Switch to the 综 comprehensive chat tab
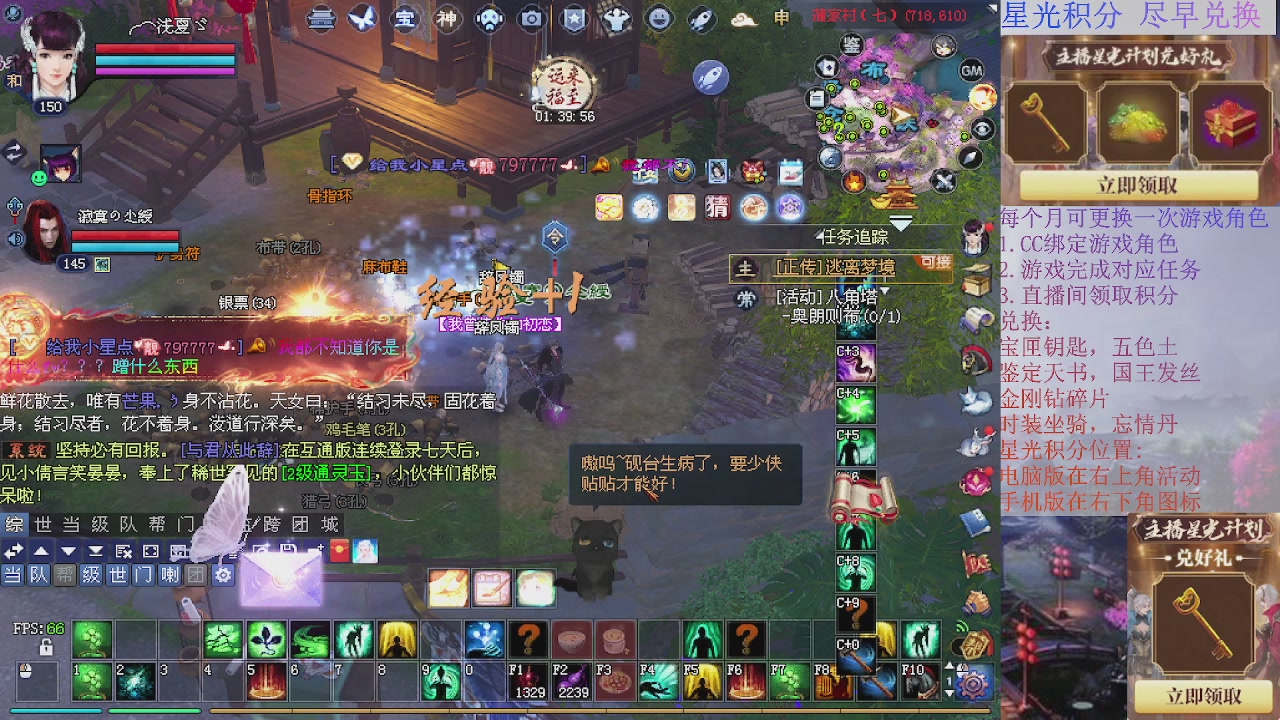Image resolution: width=1280 pixels, height=720 pixels. click(14, 522)
